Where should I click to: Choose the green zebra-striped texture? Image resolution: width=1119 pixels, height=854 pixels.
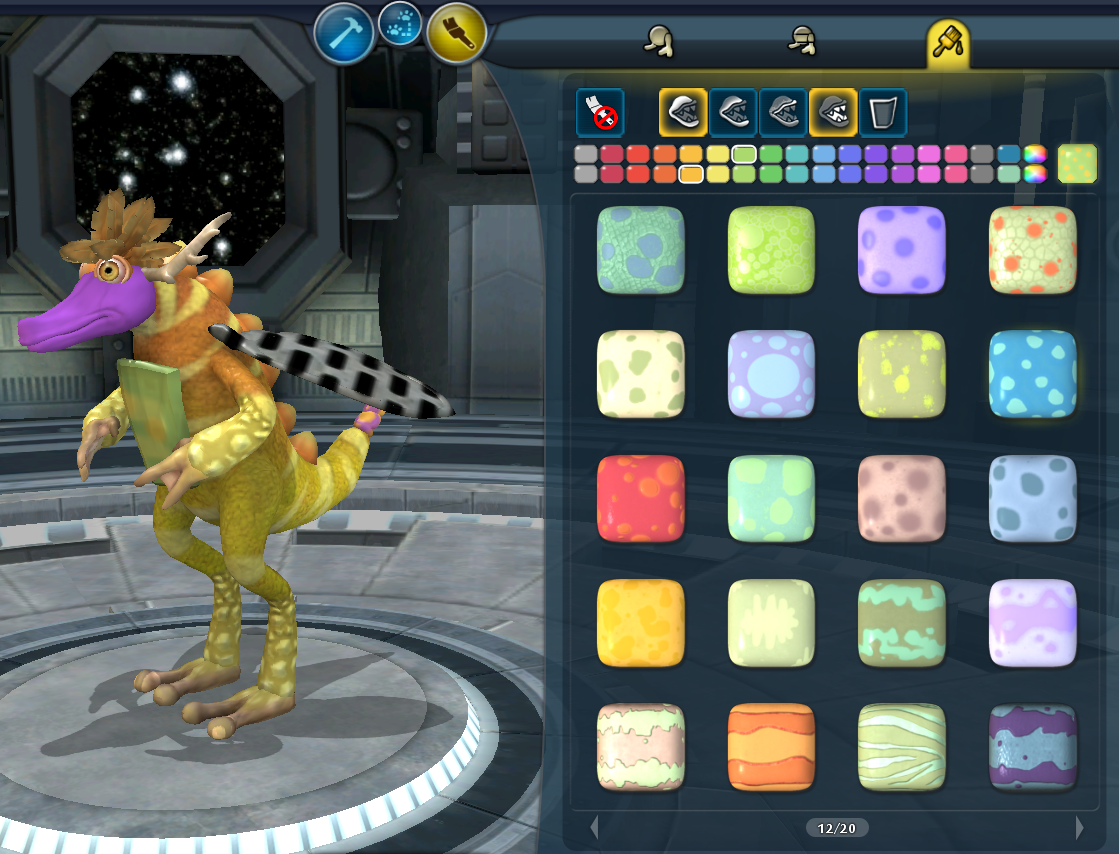[x=902, y=747]
